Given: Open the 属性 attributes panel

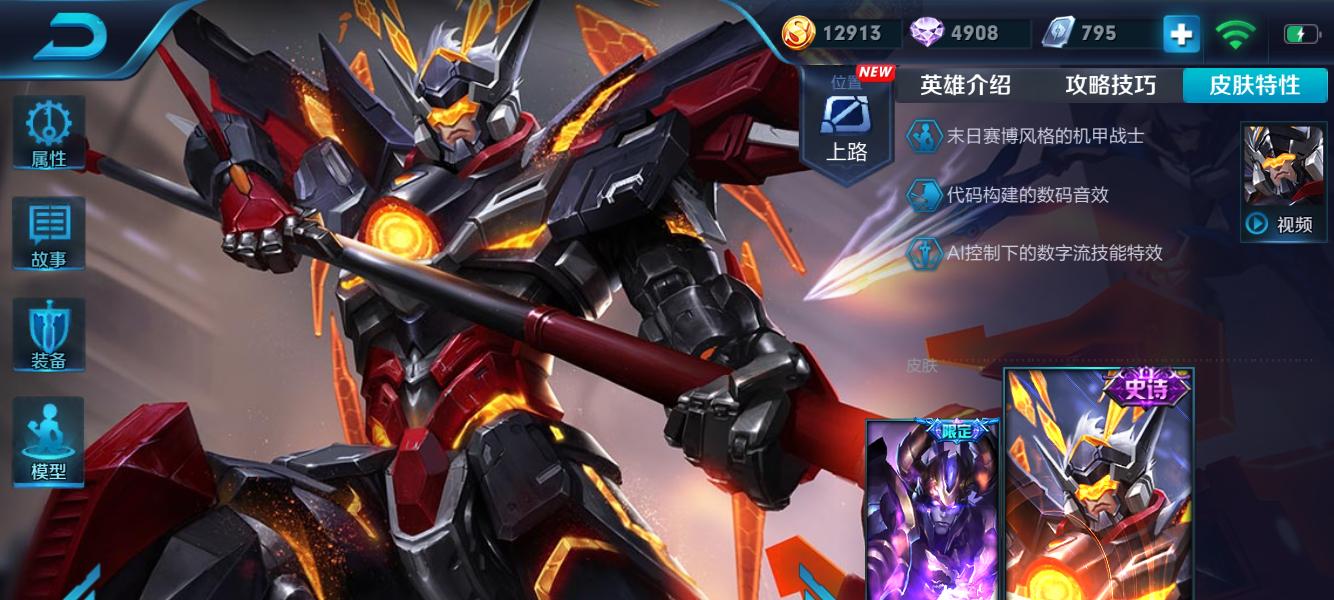Looking at the screenshot, I should click(x=48, y=134).
